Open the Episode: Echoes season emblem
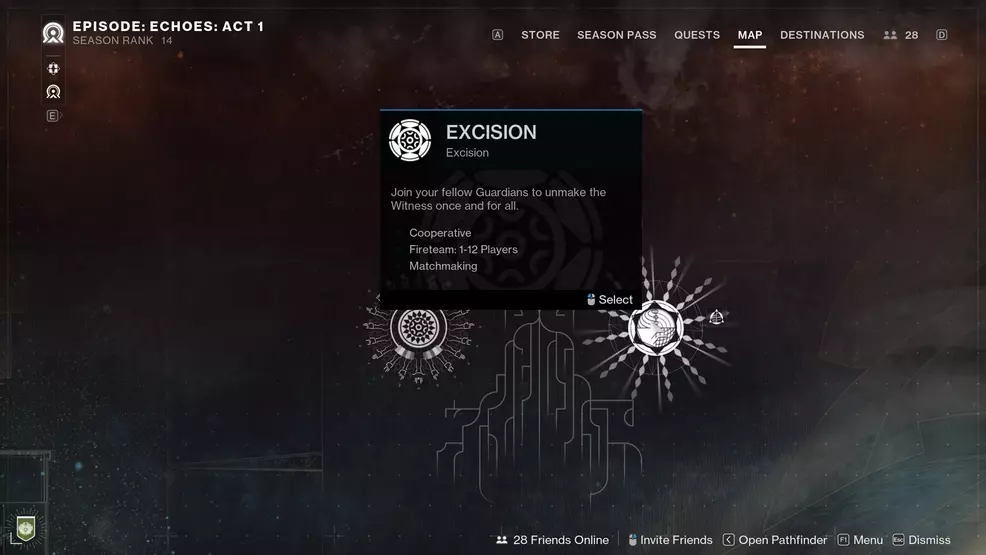Screen dimensions: 986x555 coord(53,33)
